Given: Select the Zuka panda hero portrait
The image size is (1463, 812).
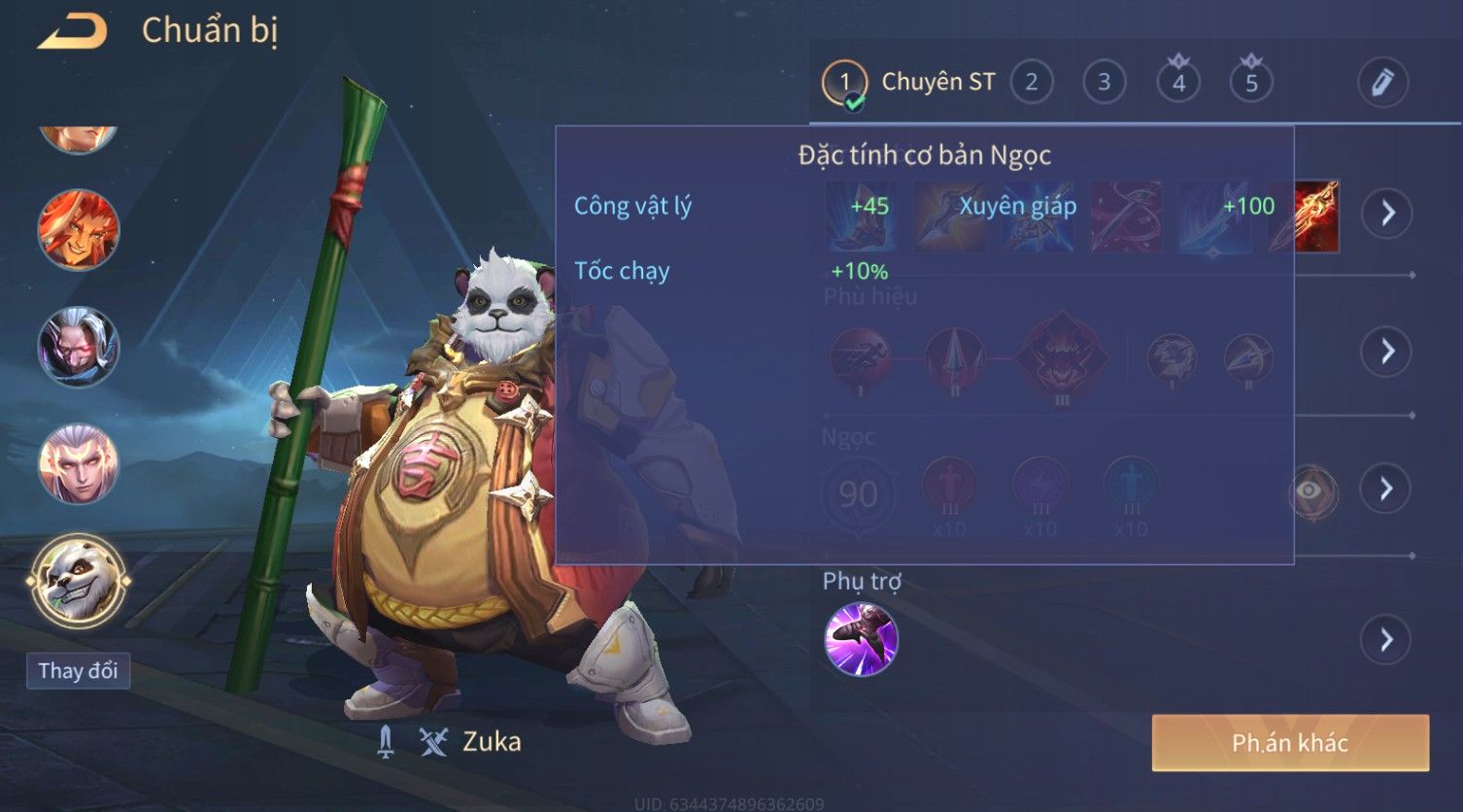Looking at the screenshot, I should coord(79,582).
